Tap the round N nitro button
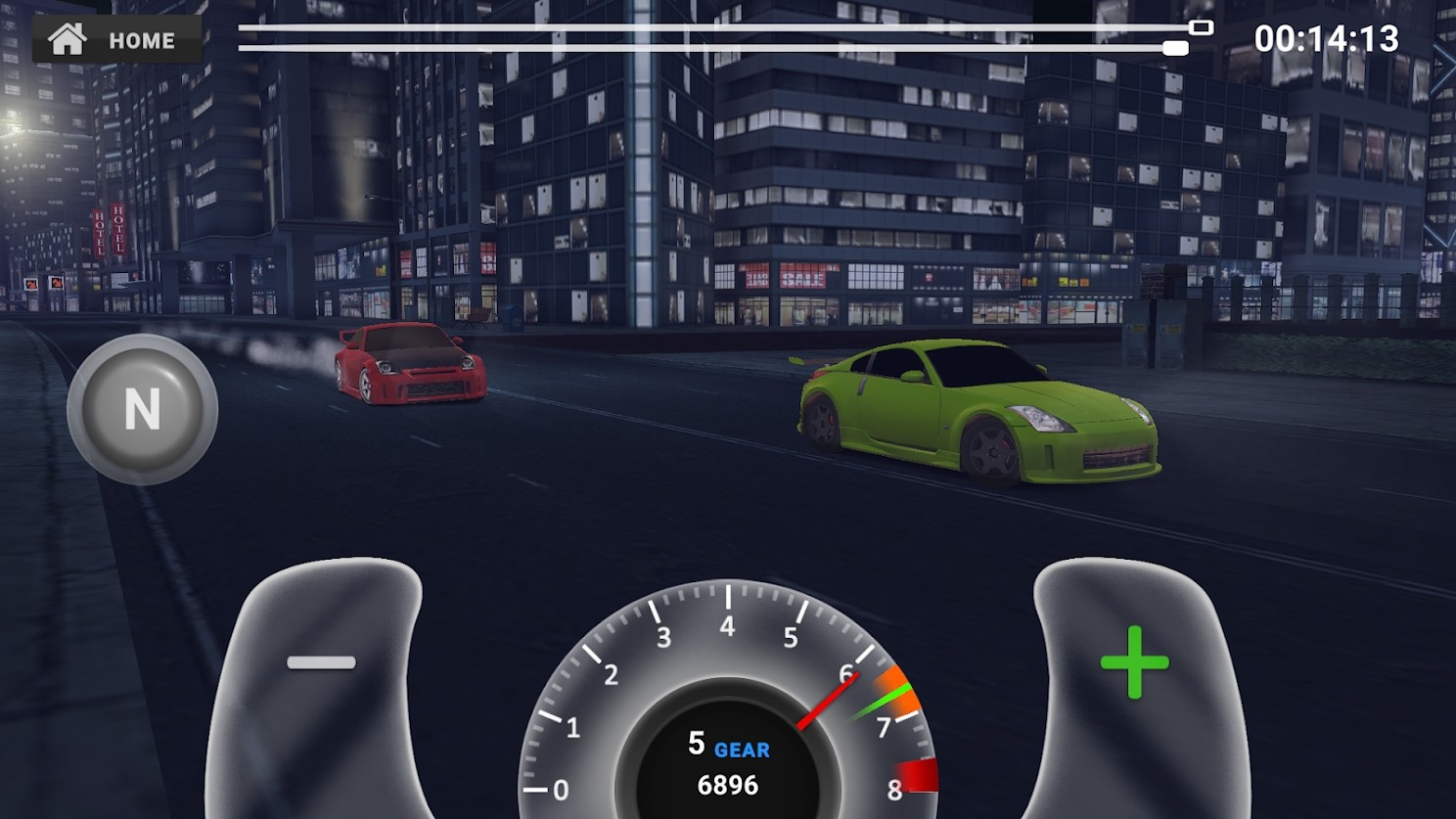 [x=142, y=409]
